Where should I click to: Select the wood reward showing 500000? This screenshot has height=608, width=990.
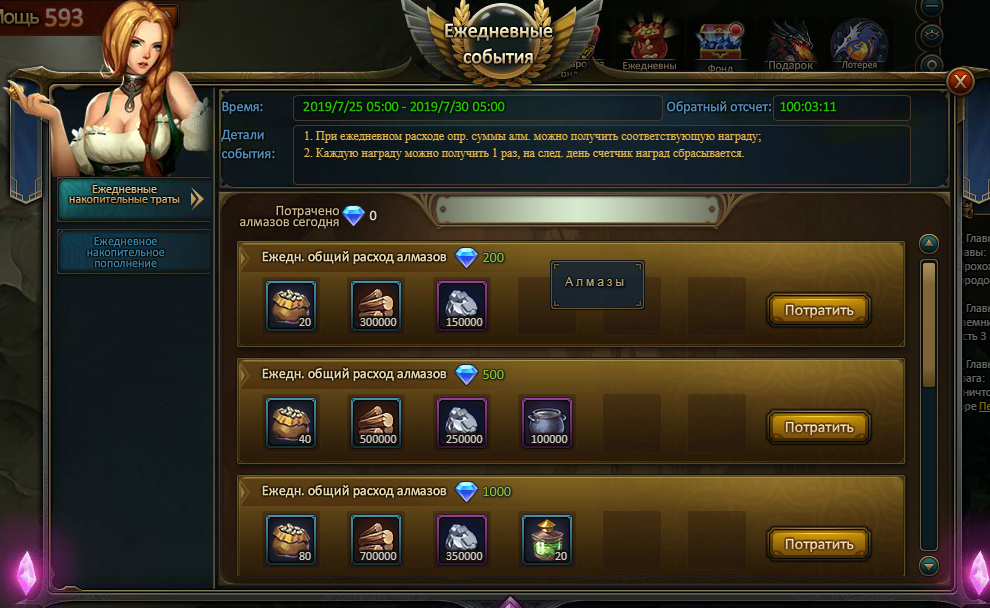pos(376,422)
